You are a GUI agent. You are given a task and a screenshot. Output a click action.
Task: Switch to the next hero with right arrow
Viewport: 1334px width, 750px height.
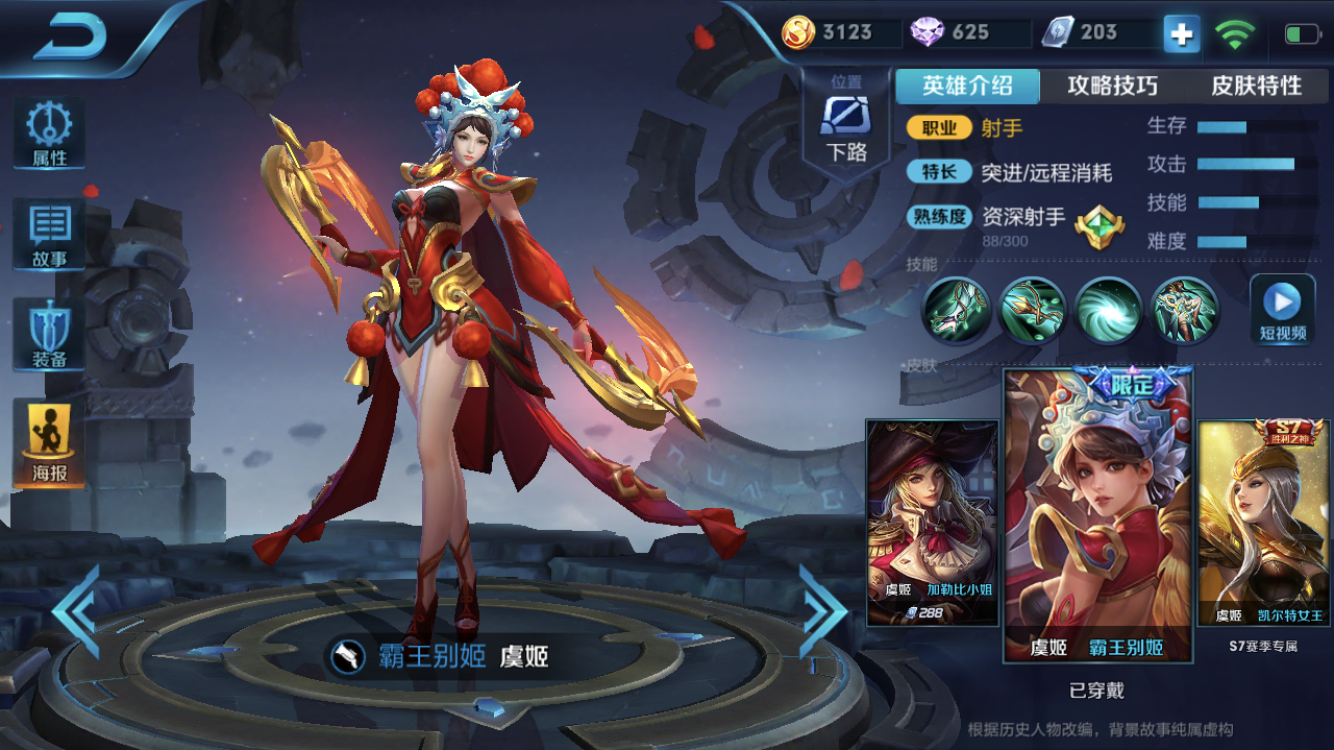coord(822,610)
